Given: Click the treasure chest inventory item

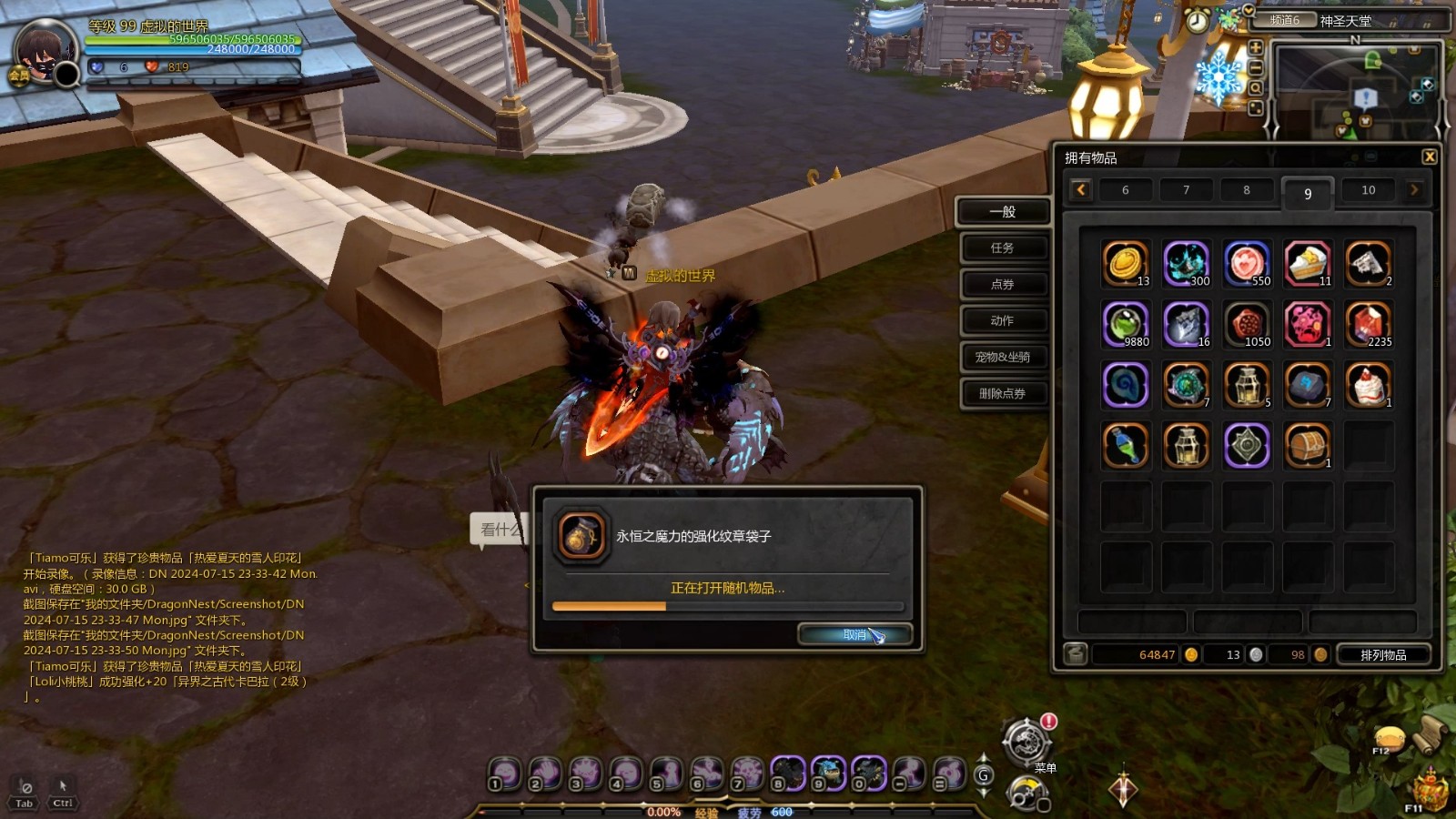Looking at the screenshot, I should pos(1308,445).
